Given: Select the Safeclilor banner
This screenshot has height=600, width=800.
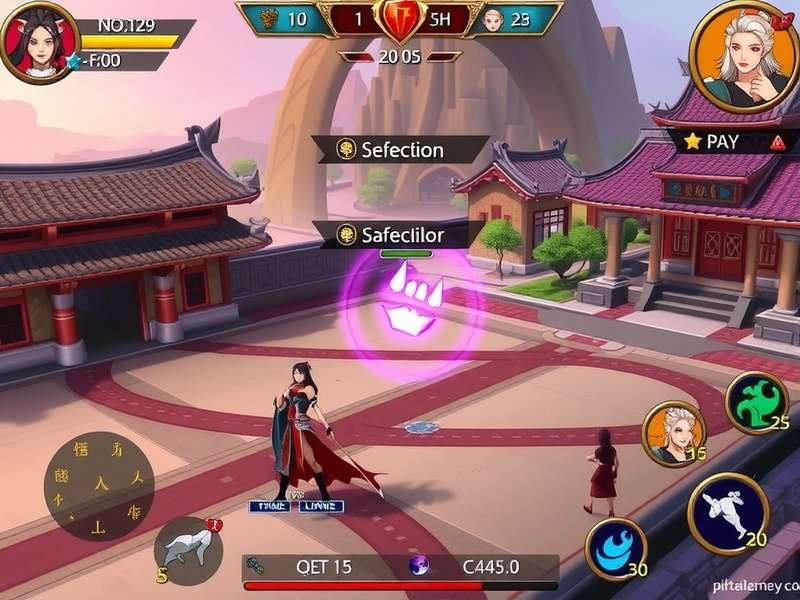Looking at the screenshot, I should [x=399, y=235].
